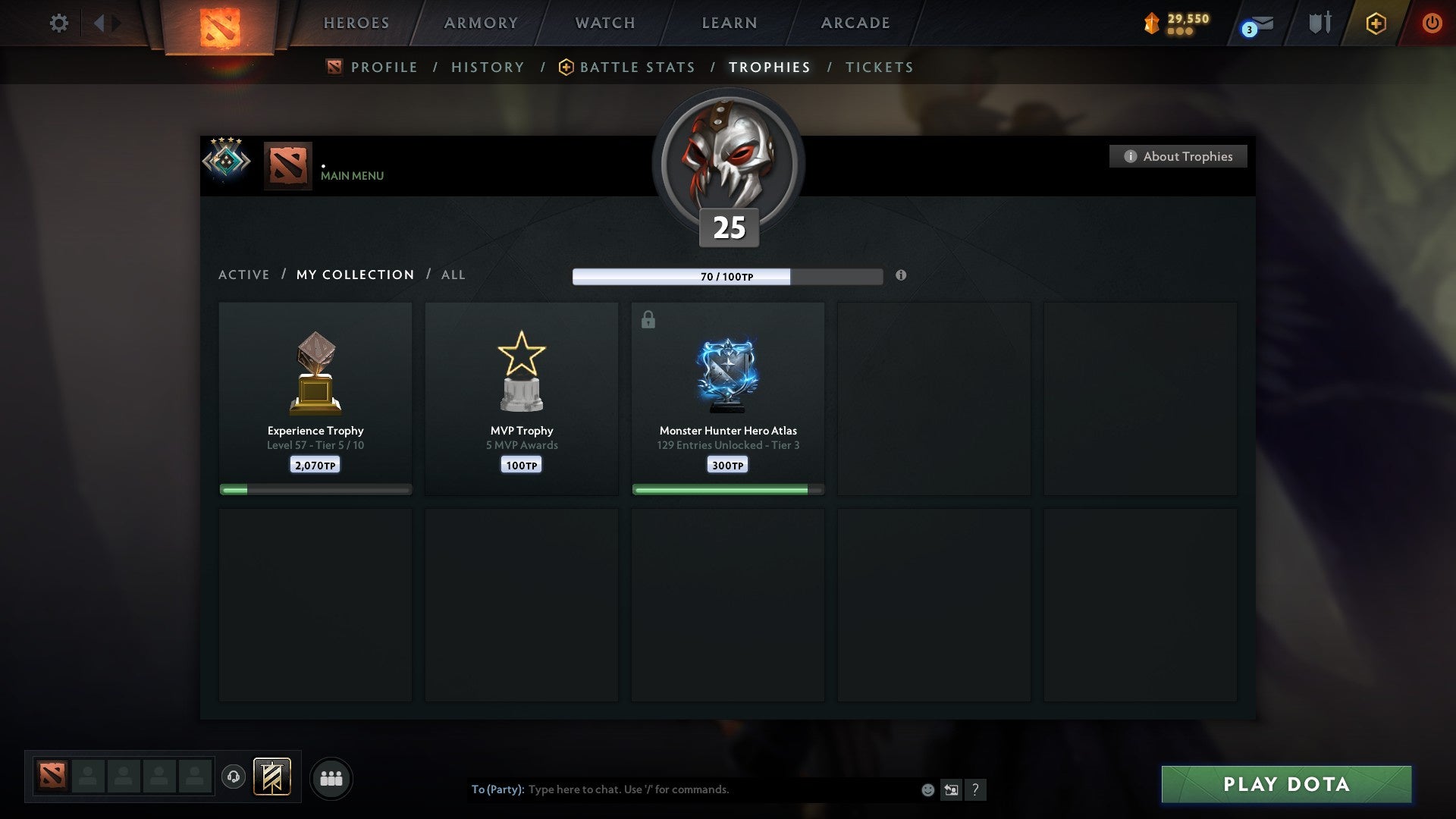Open the Armory shield and sword icon
Screen dimensions: 1456x819
point(1318,23)
